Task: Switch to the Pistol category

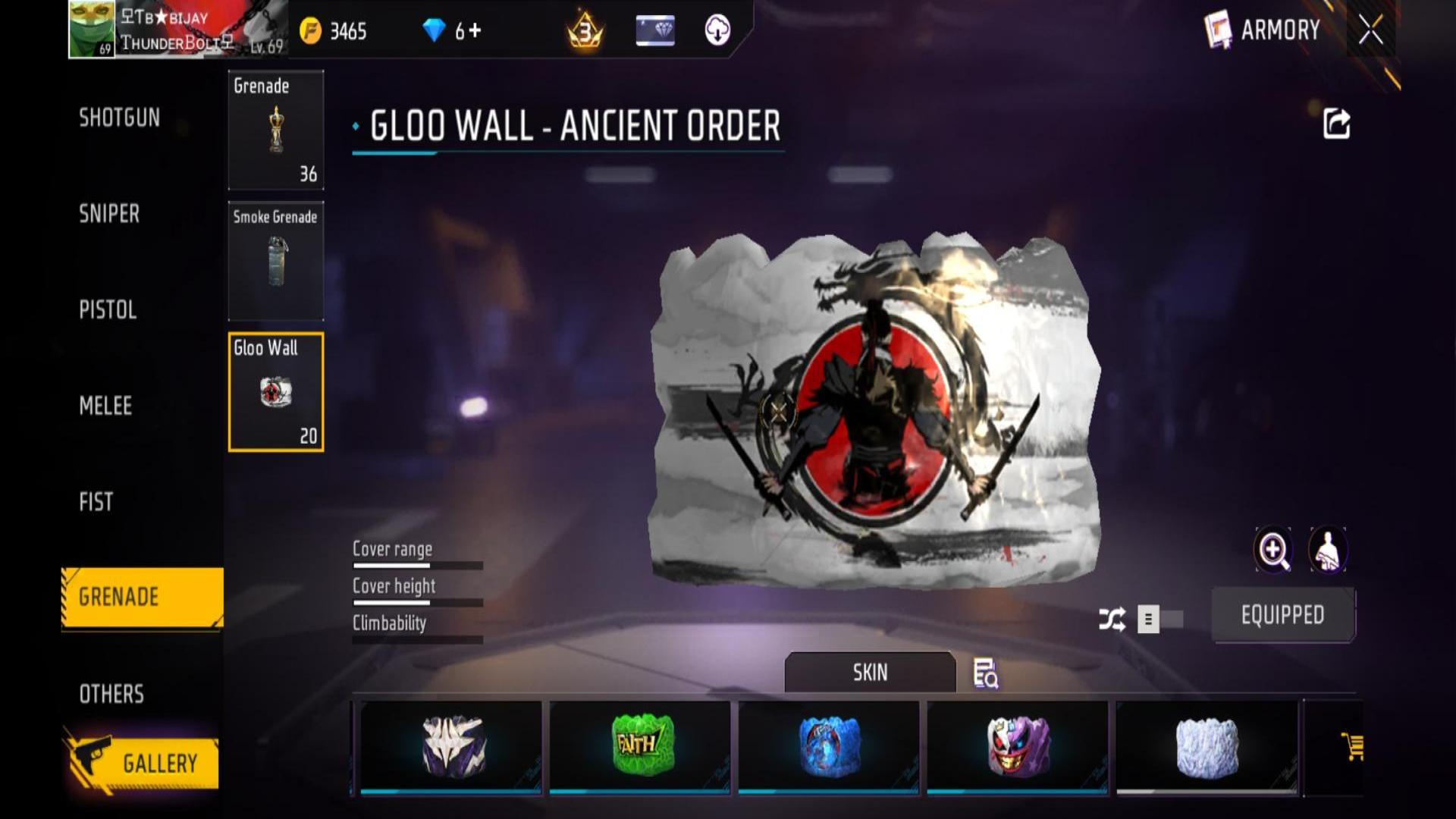Action: click(x=108, y=309)
